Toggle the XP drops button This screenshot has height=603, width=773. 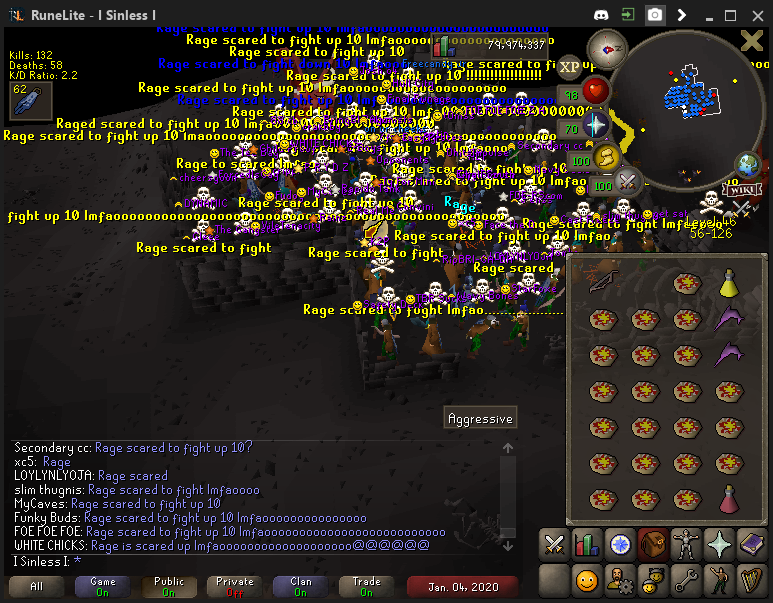click(569, 67)
